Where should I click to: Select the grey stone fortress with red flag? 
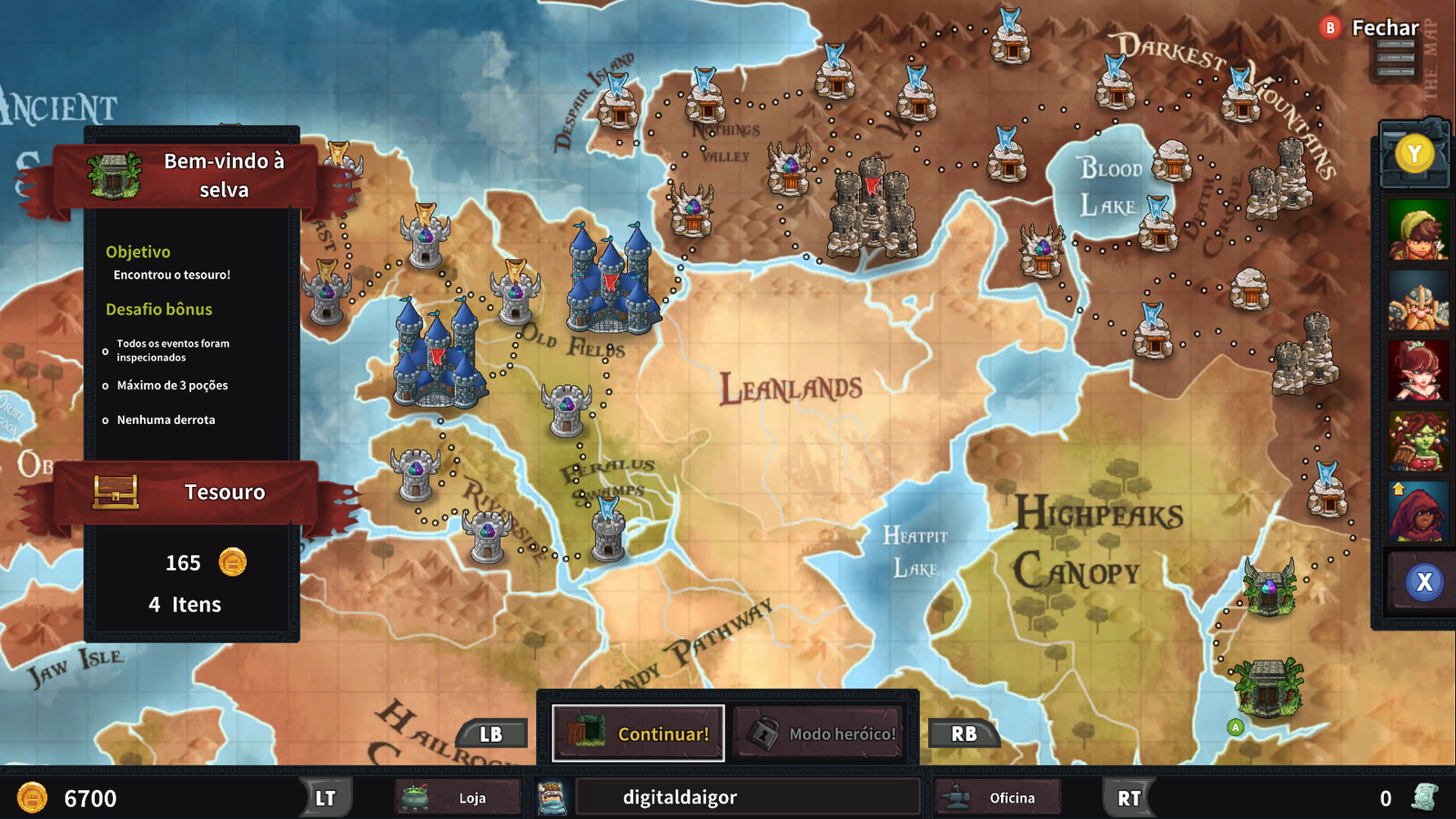pyautogui.click(x=871, y=209)
